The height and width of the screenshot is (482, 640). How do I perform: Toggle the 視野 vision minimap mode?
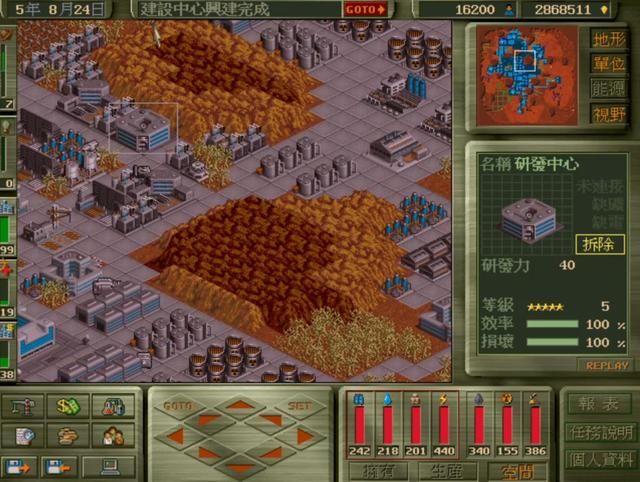pyautogui.click(x=609, y=114)
